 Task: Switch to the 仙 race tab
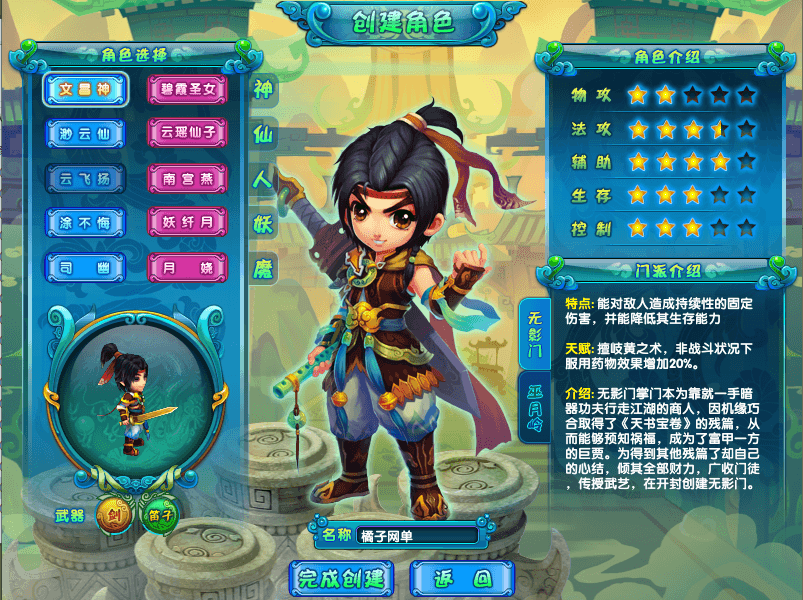[263, 133]
